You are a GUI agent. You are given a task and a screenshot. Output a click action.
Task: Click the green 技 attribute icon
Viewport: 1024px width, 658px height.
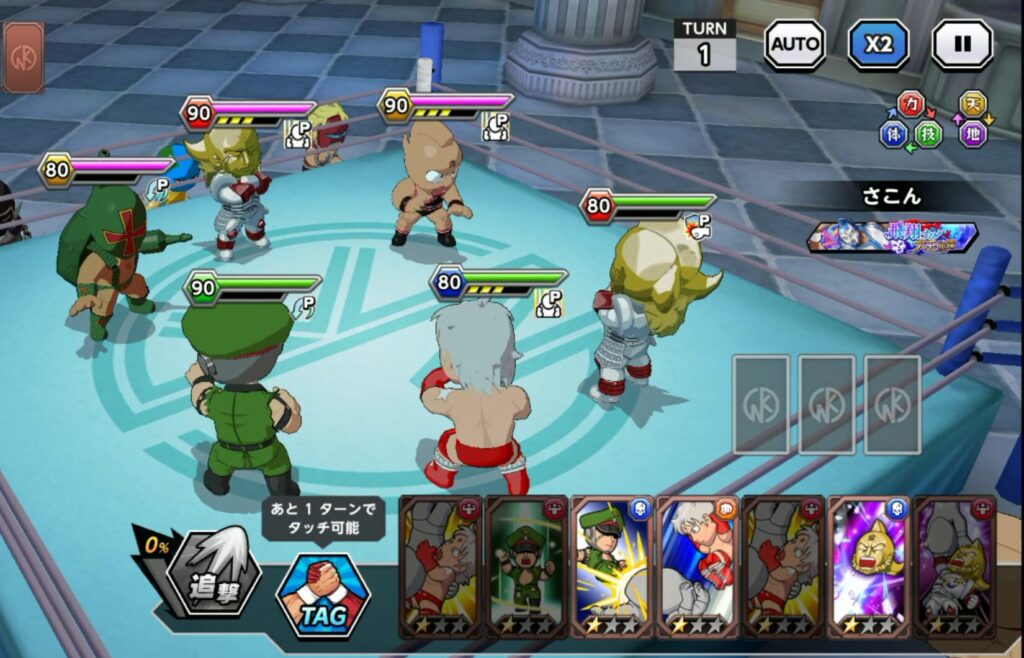[x=929, y=133]
